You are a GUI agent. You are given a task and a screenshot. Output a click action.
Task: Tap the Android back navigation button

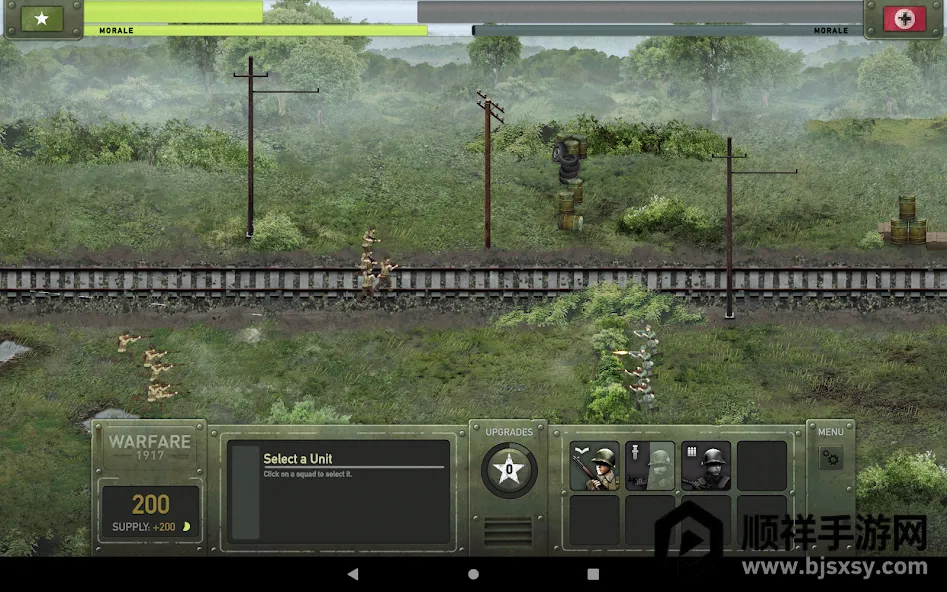pos(353,574)
